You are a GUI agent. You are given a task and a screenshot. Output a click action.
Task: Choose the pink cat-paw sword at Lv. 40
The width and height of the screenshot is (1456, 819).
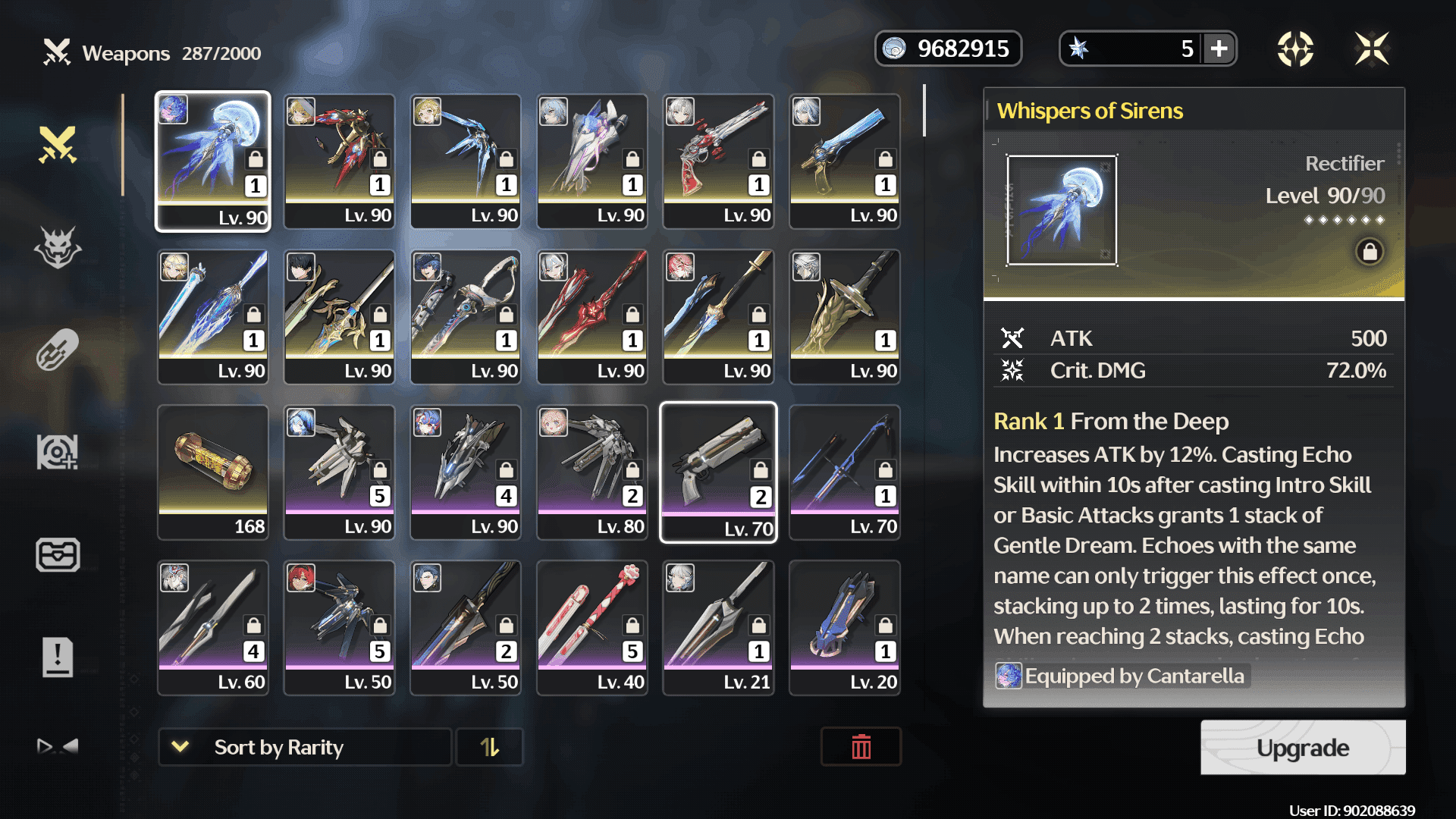point(592,628)
